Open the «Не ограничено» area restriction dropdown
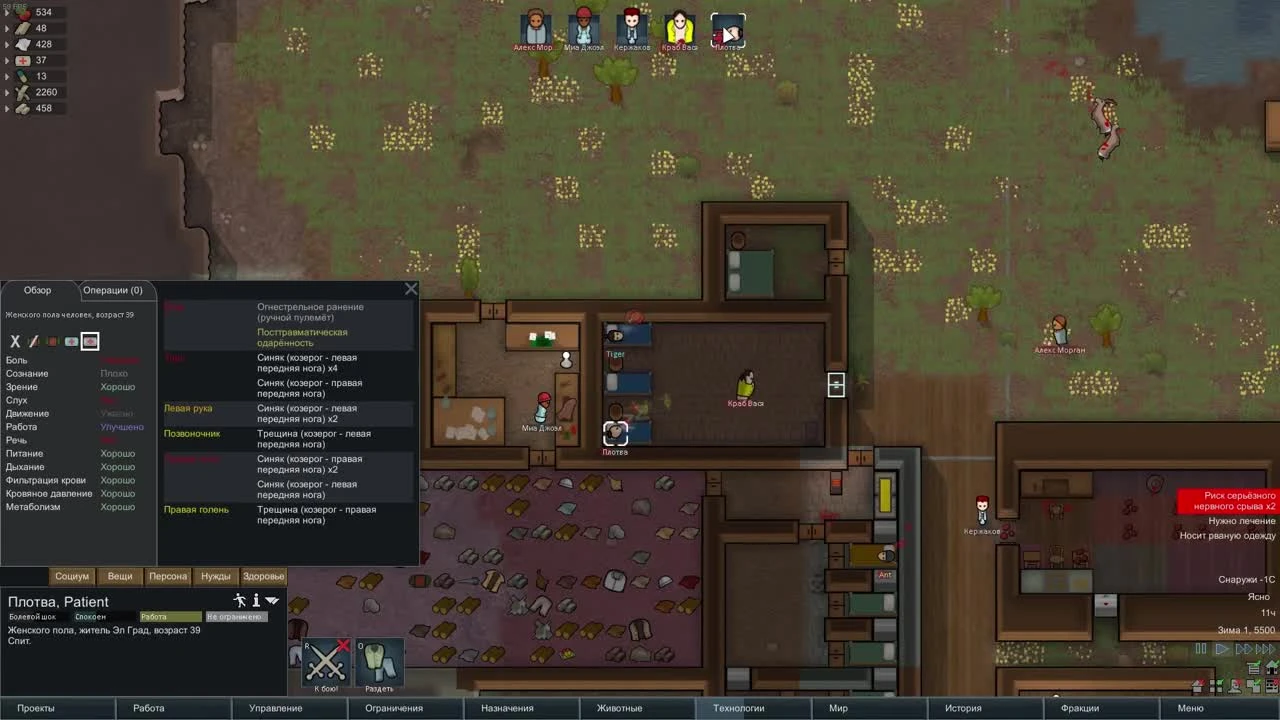Viewport: 1280px width, 720px height. [237, 618]
